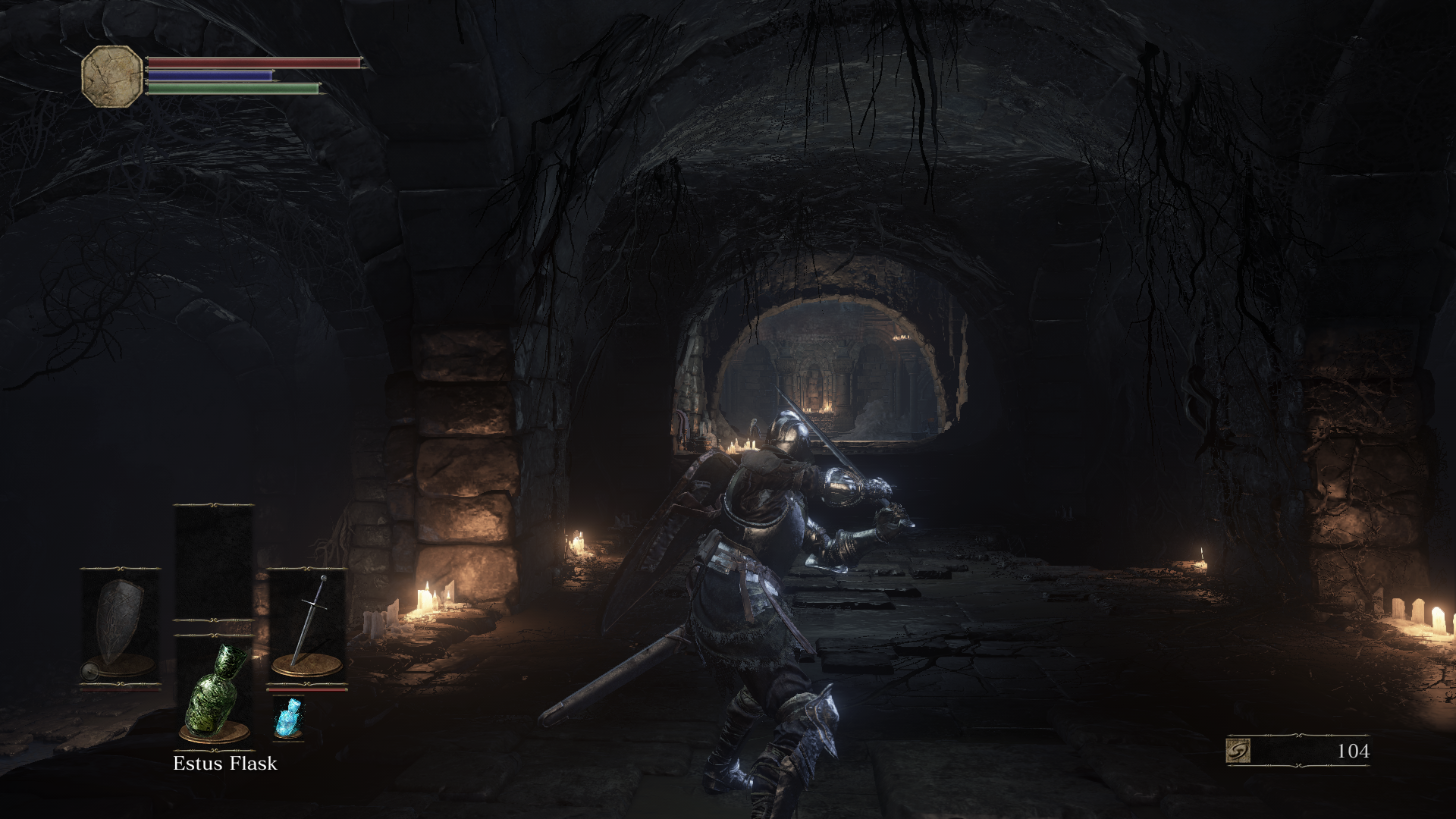Click the middle quick-slot divider ornament
The width and height of the screenshot is (1456, 819).
(216, 628)
